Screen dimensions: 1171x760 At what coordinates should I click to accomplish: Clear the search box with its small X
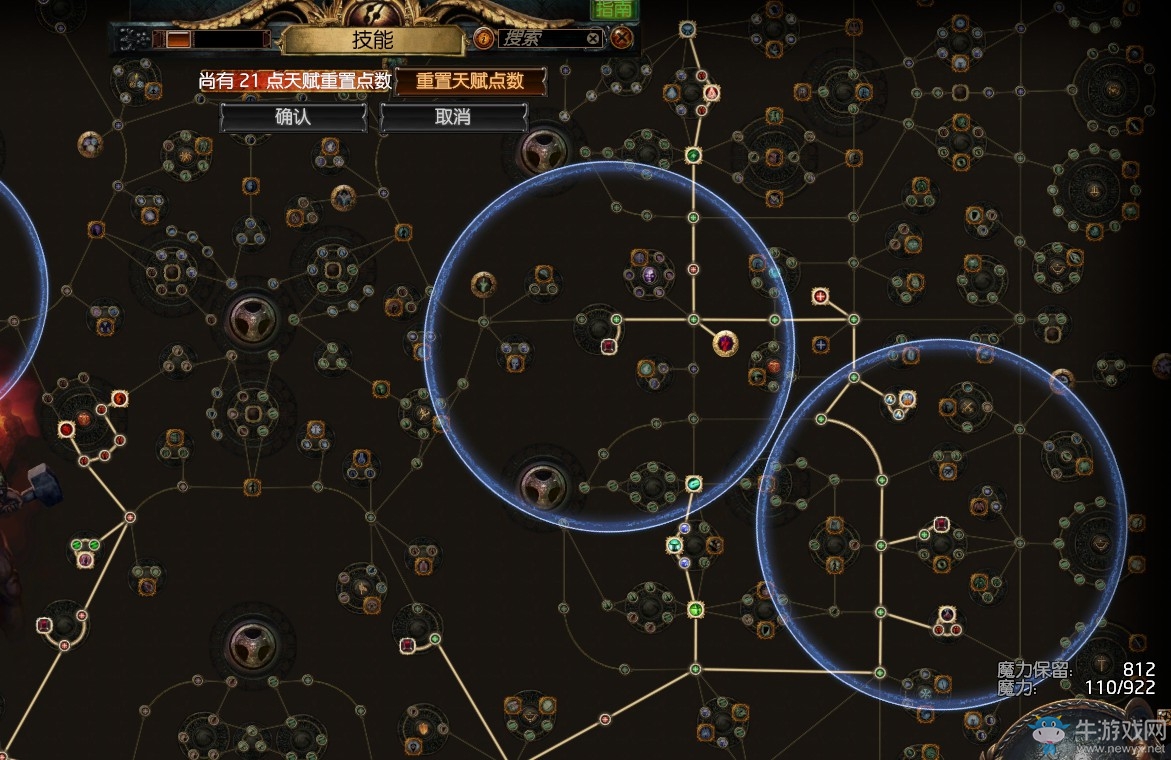click(x=593, y=39)
